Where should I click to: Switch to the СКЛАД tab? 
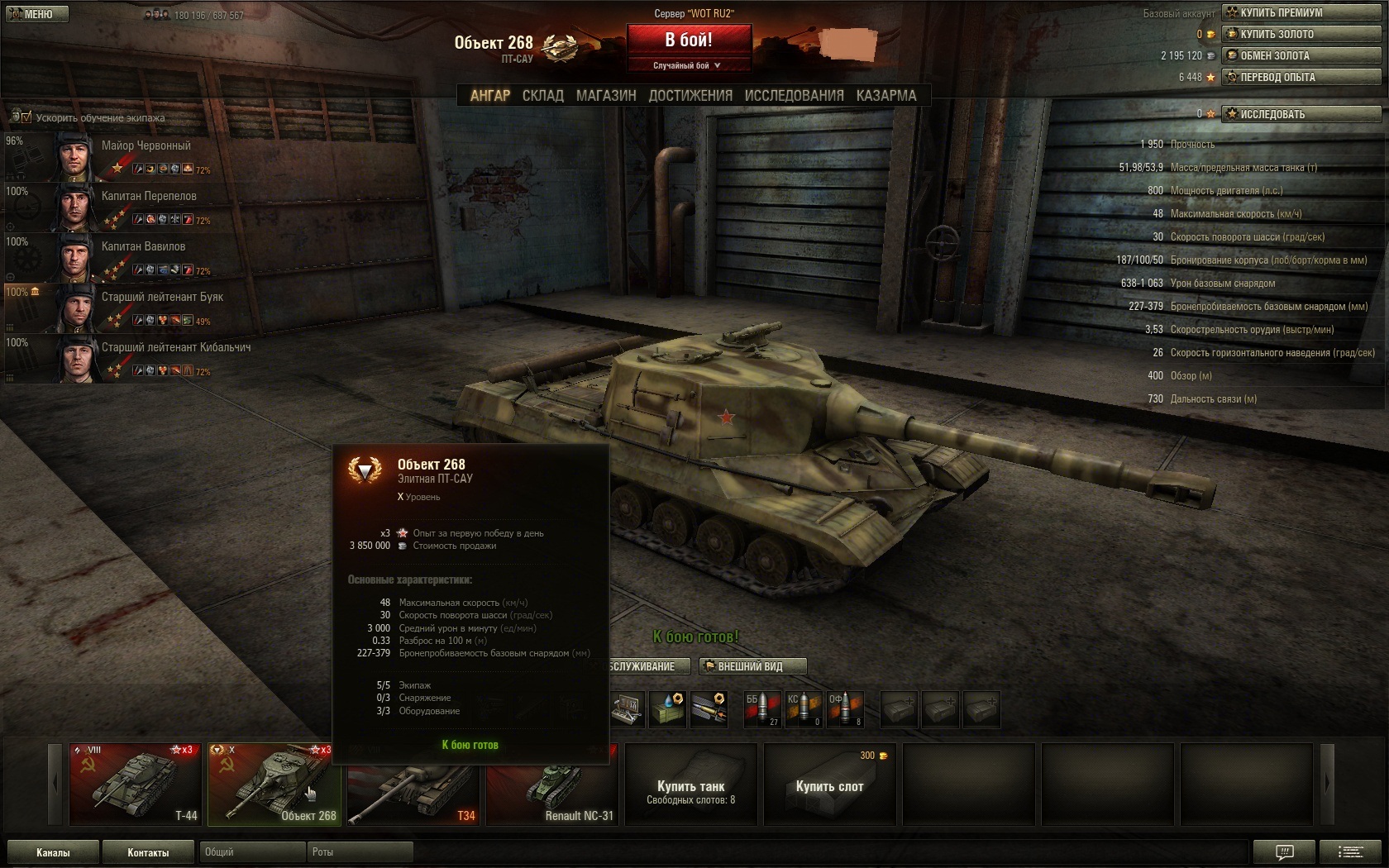tap(542, 96)
